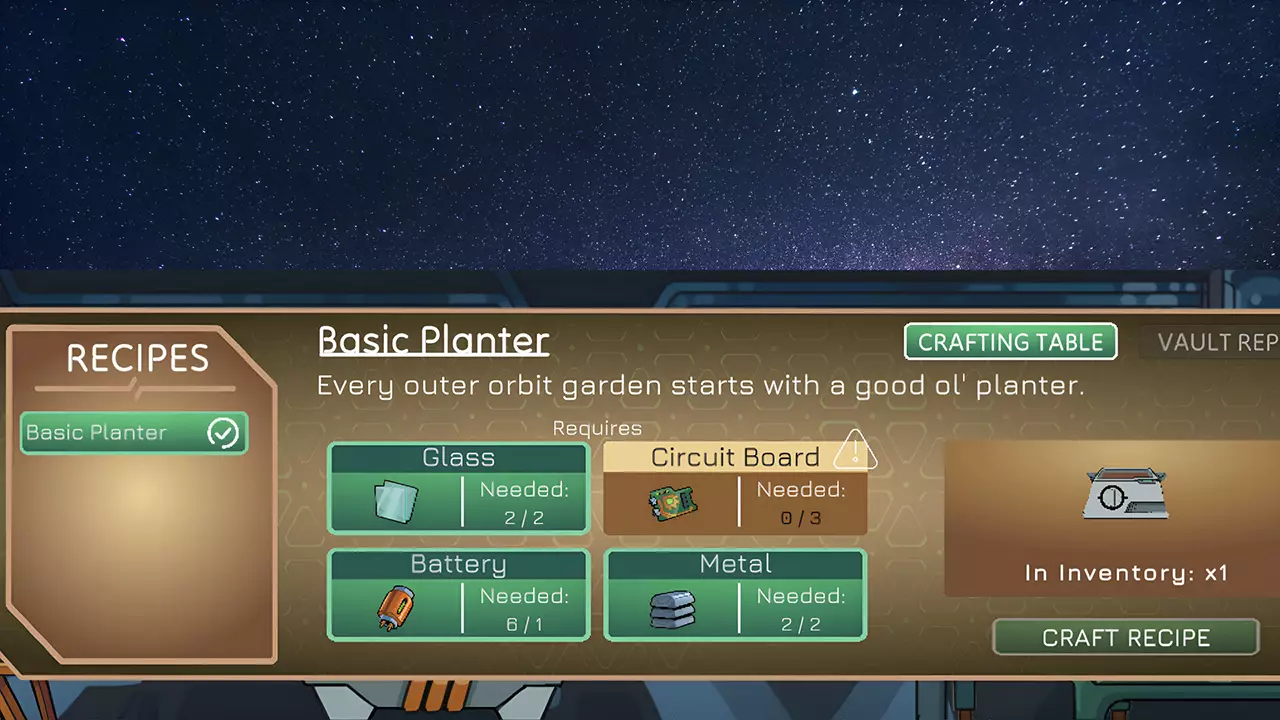Switch to the Crafting Table tab

(x=1010, y=342)
